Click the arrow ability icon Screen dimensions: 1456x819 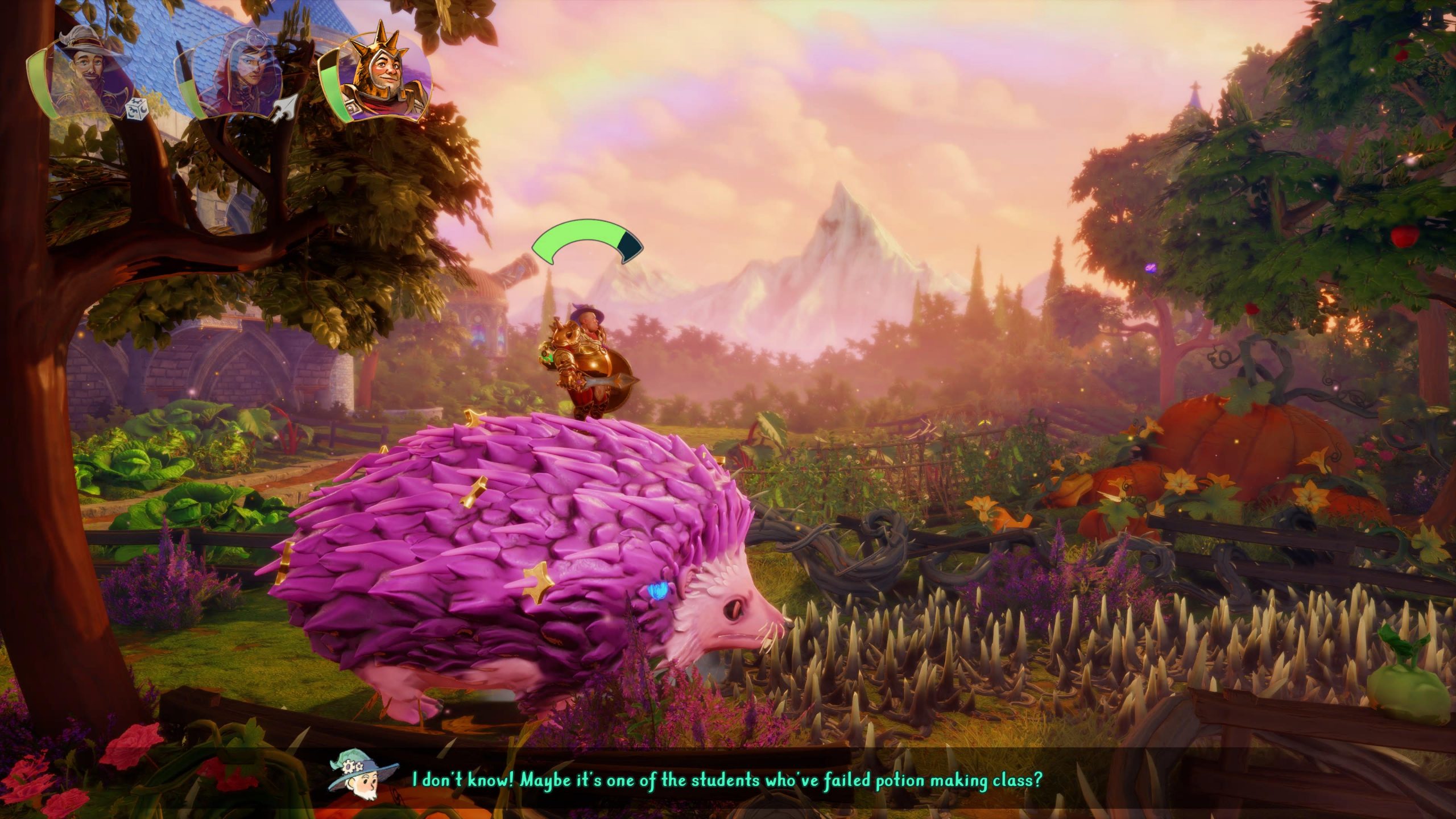click(283, 109)
